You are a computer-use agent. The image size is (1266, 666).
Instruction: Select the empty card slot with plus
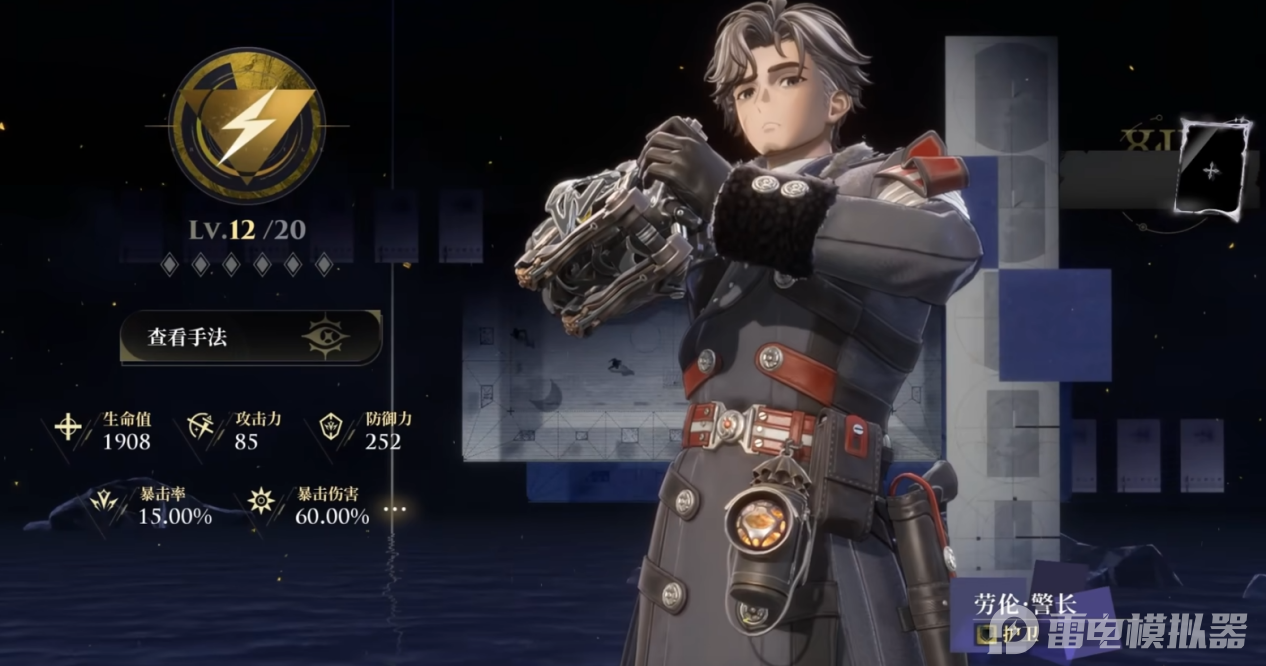pyautogui.click(x=1213, y=170)
